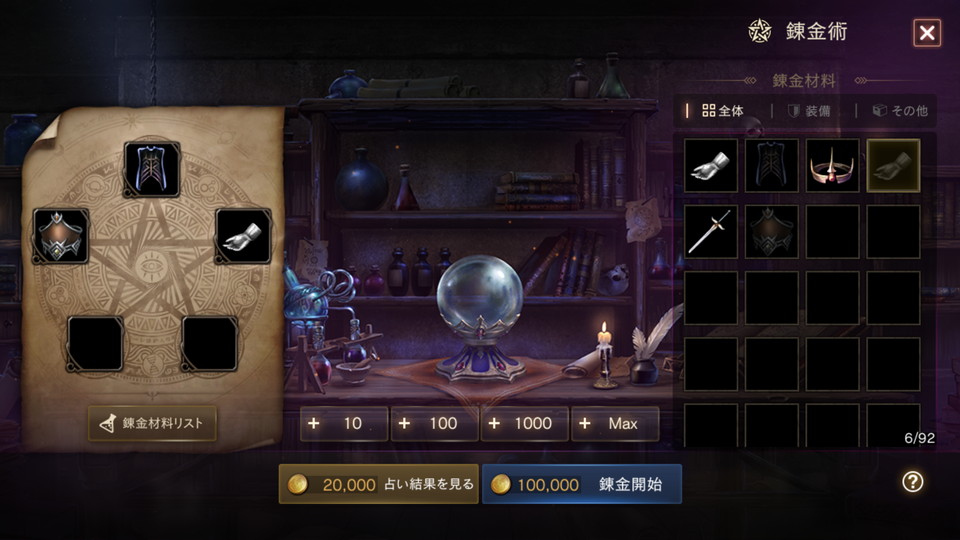The height and width of the screenshot is (540, 960).
Task: Switch to the 装備 materials tab
Action: click(x=809, y=111)
